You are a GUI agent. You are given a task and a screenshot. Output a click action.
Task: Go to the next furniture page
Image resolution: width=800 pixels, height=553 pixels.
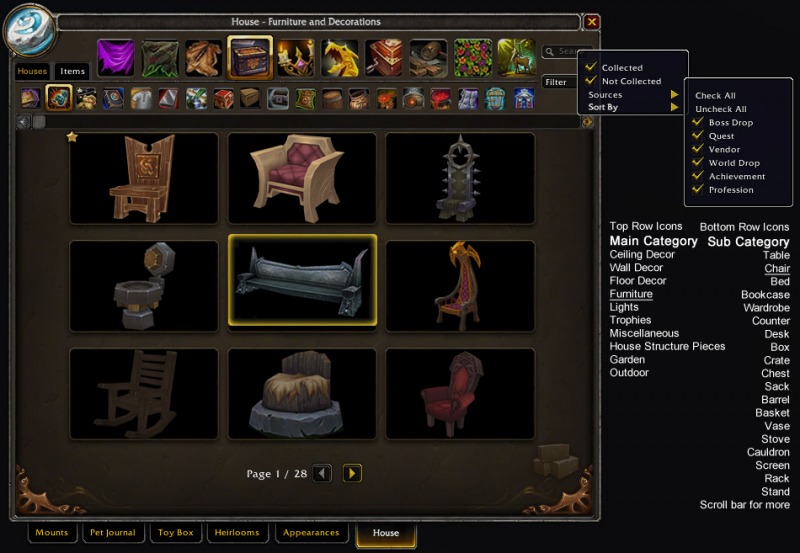point(352,473)
